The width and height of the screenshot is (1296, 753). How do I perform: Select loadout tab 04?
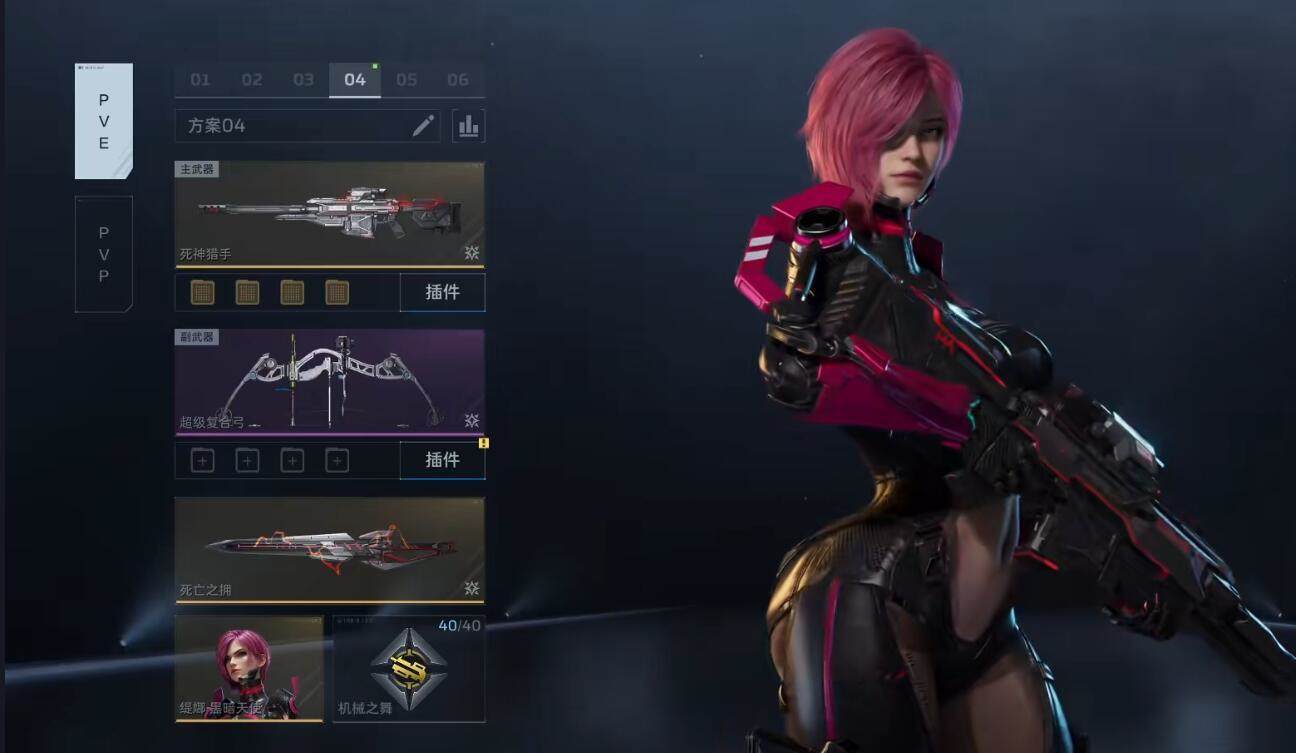[x=355, y=80]
